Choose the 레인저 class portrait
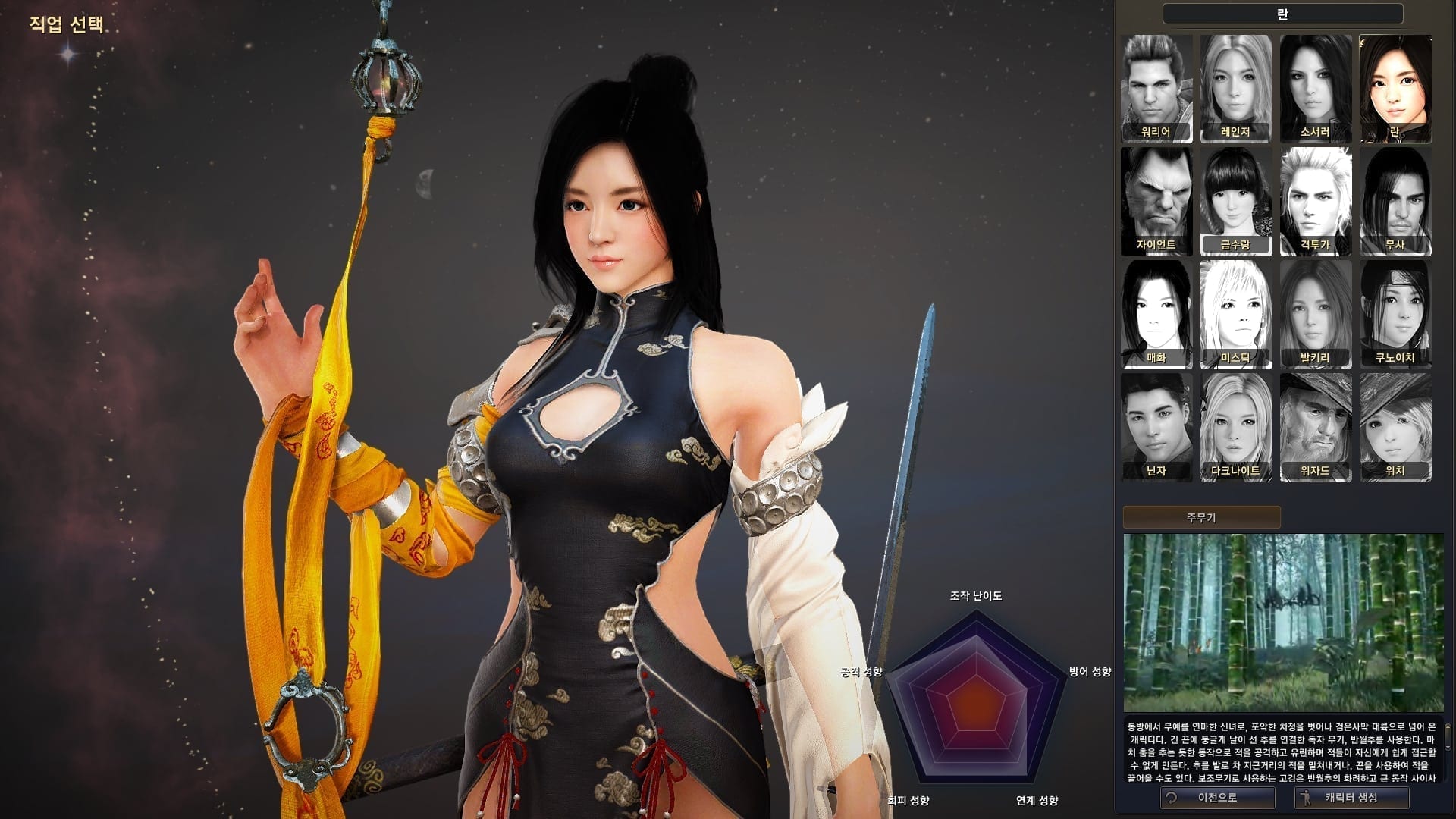1456x819 pixels. 1236,88
